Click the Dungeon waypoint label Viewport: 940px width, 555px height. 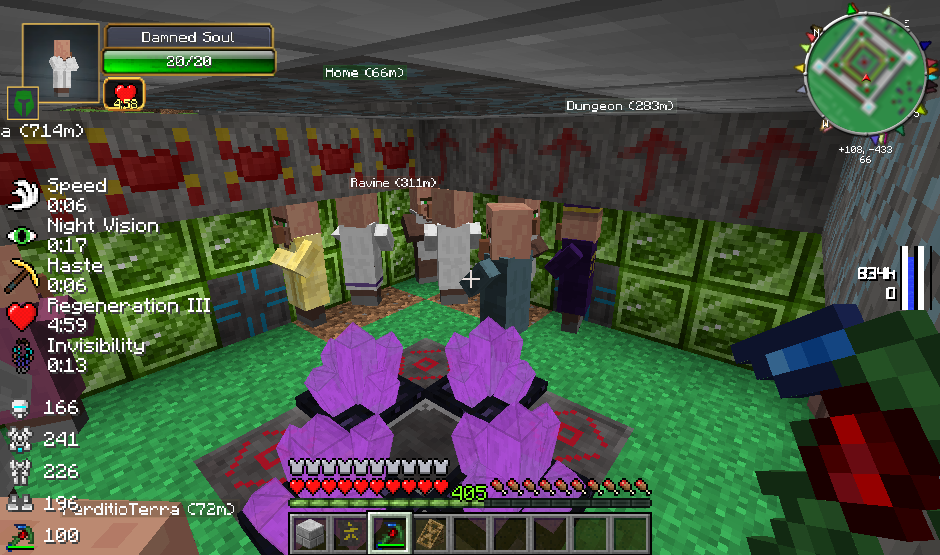click(620, 106)
